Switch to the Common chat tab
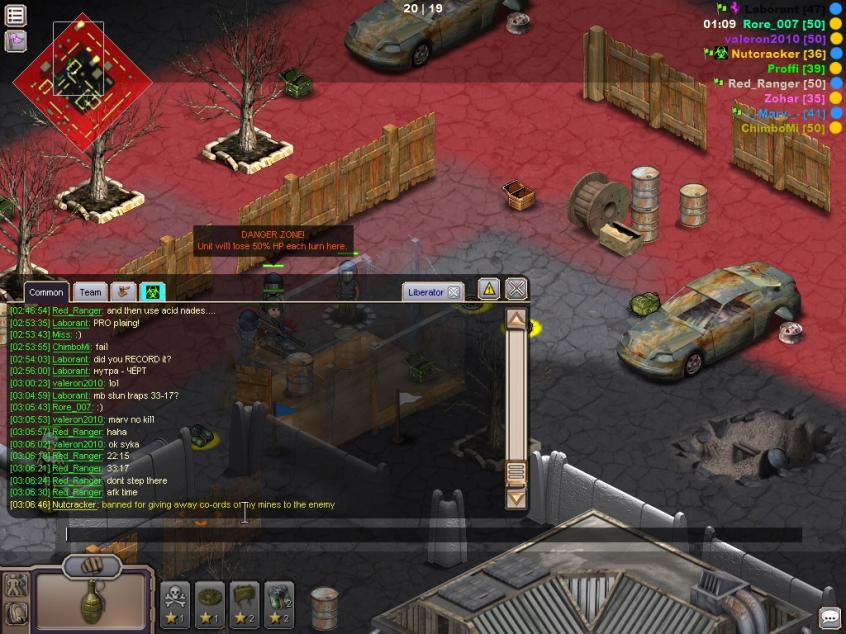Image resolution: width=846 pixels, height=634 pixels. point(46,292)
